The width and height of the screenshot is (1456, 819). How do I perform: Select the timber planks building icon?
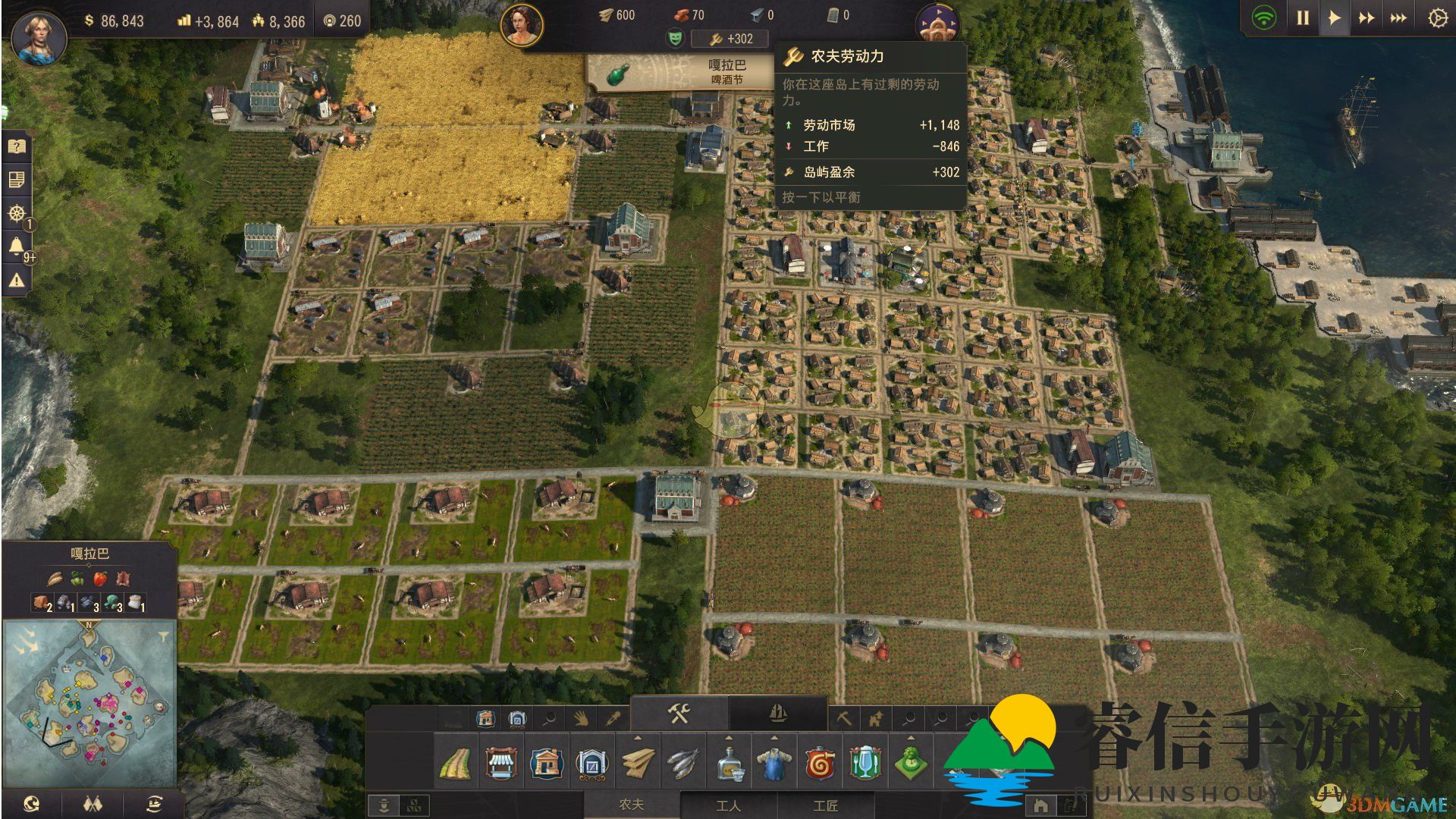coord(638,763)
